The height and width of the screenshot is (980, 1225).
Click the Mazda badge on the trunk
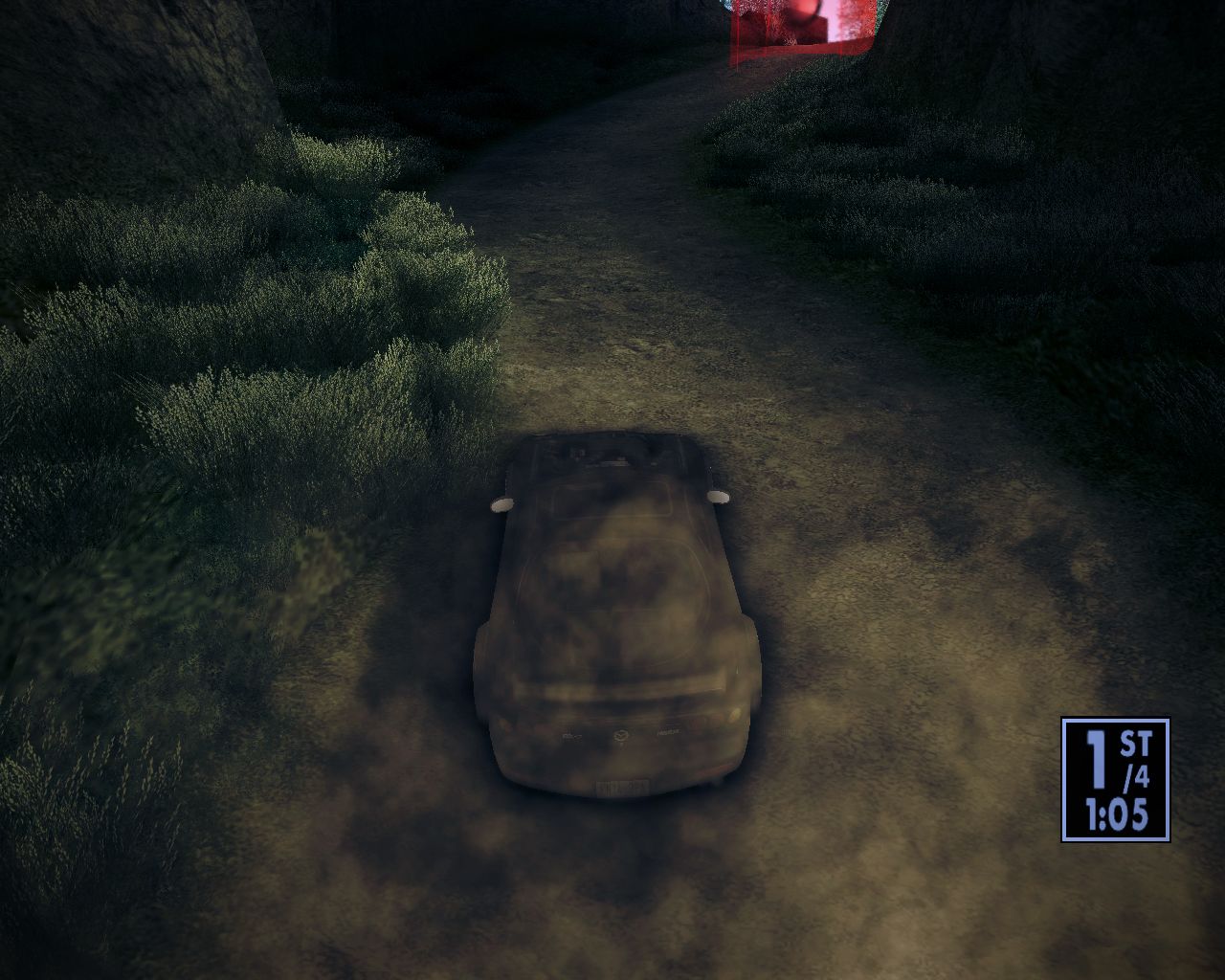coord(620,737)
